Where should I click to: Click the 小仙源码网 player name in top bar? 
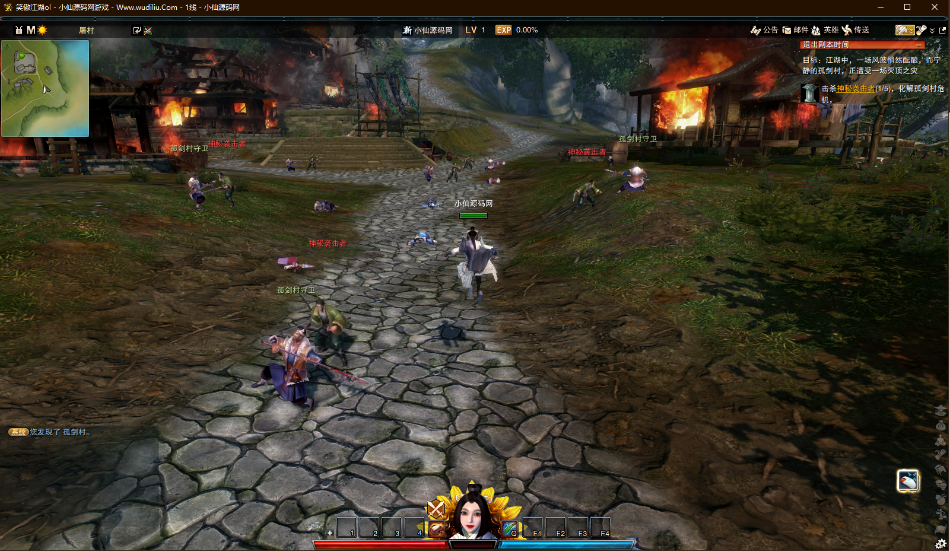(x=432, y=30)
